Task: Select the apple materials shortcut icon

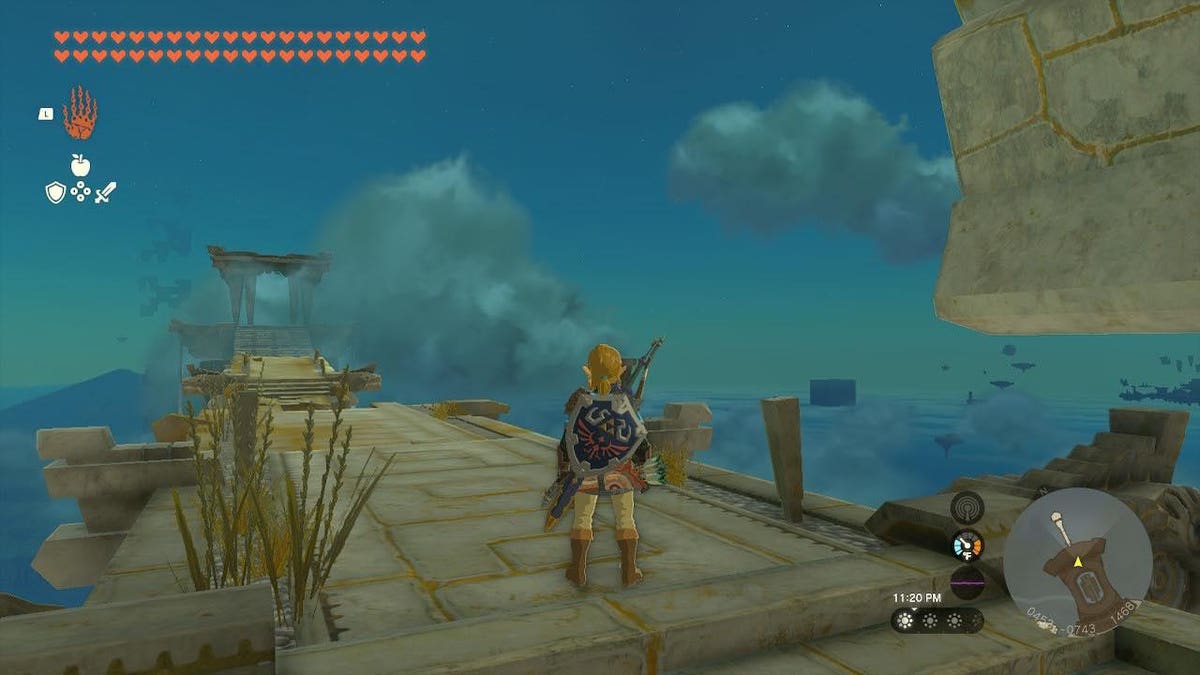Action: coord(80,165)
